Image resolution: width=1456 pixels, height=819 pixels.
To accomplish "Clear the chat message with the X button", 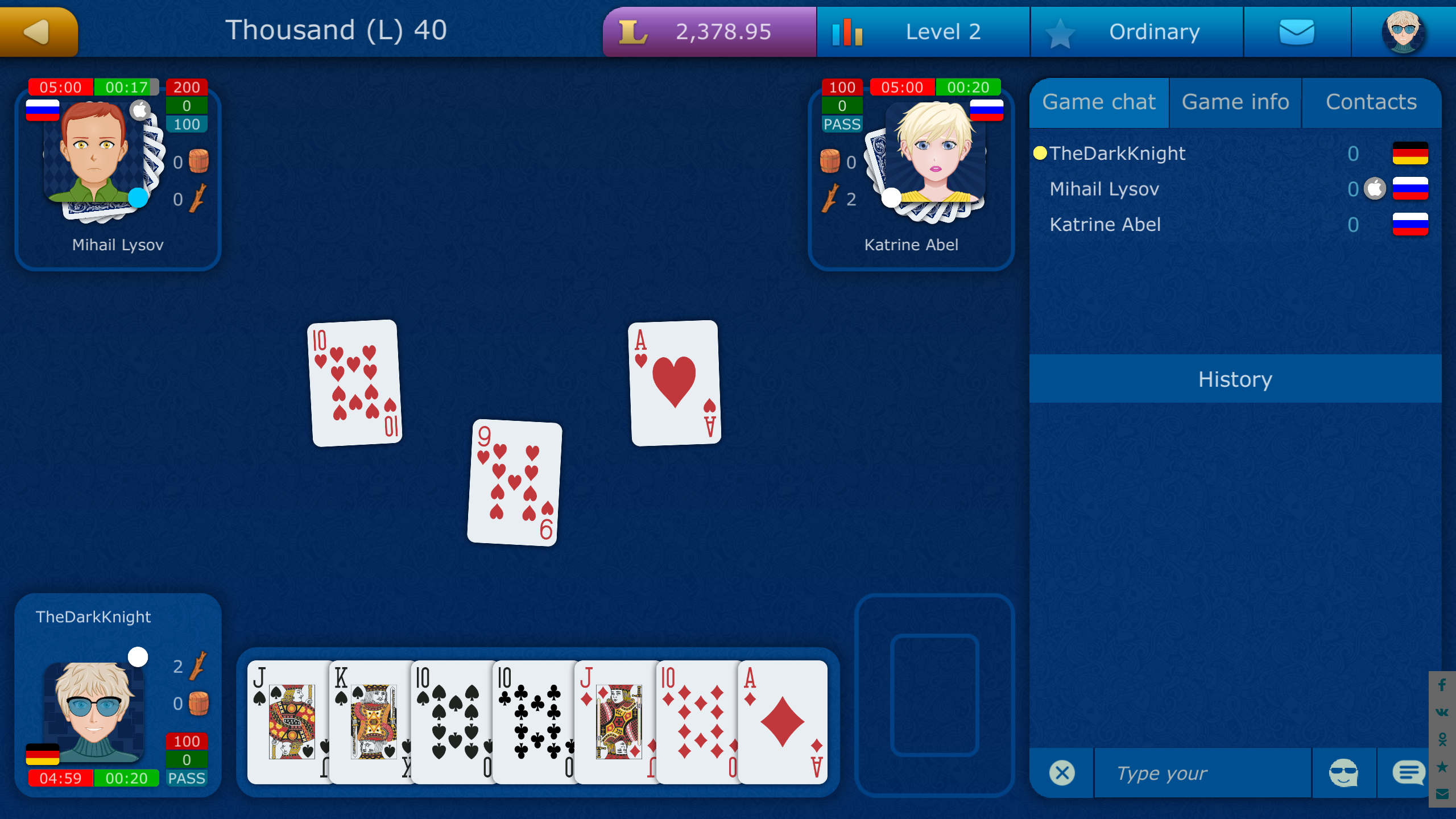I will click(1061, 772).
